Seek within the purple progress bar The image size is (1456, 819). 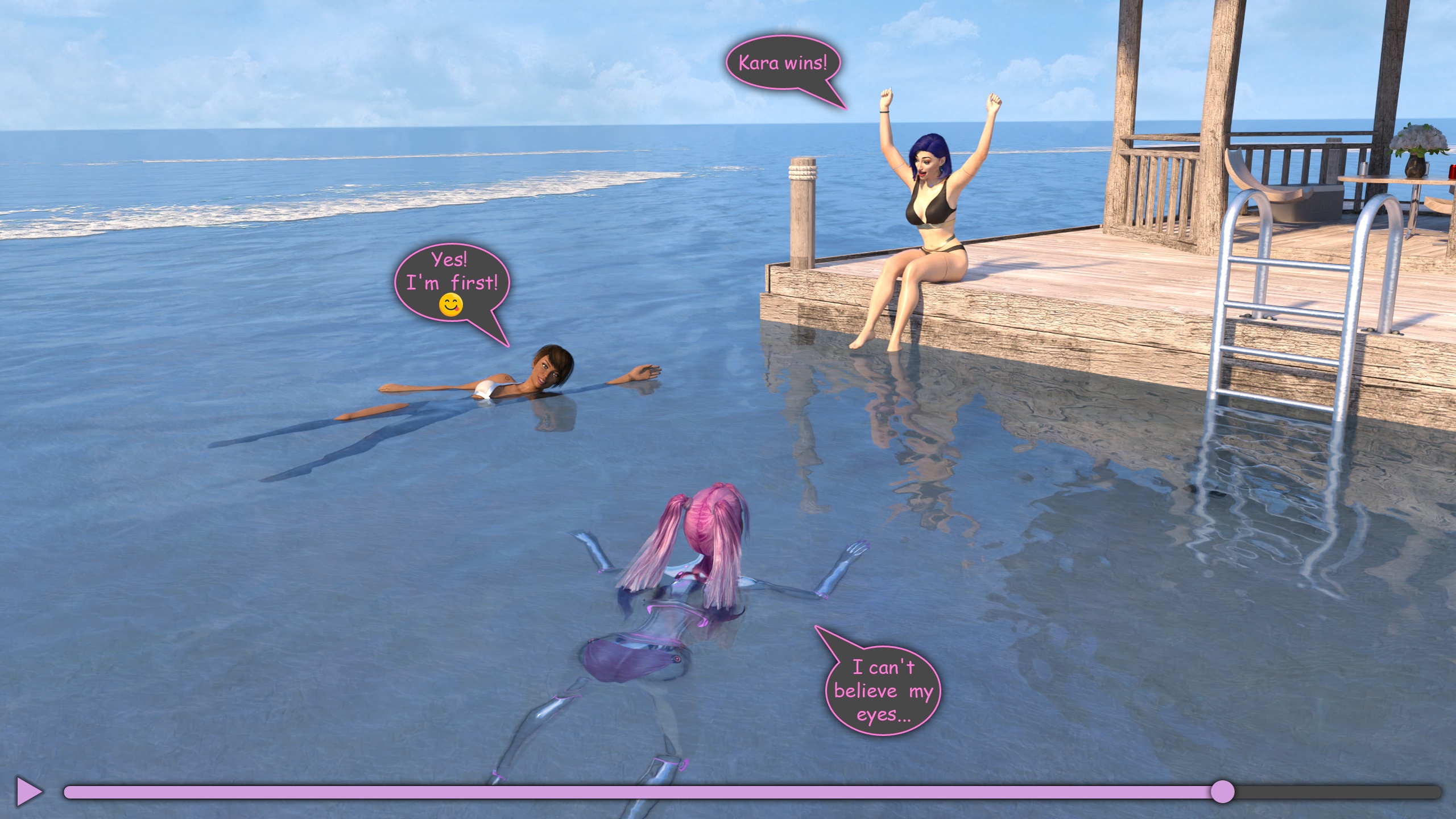tap(626, 792)
